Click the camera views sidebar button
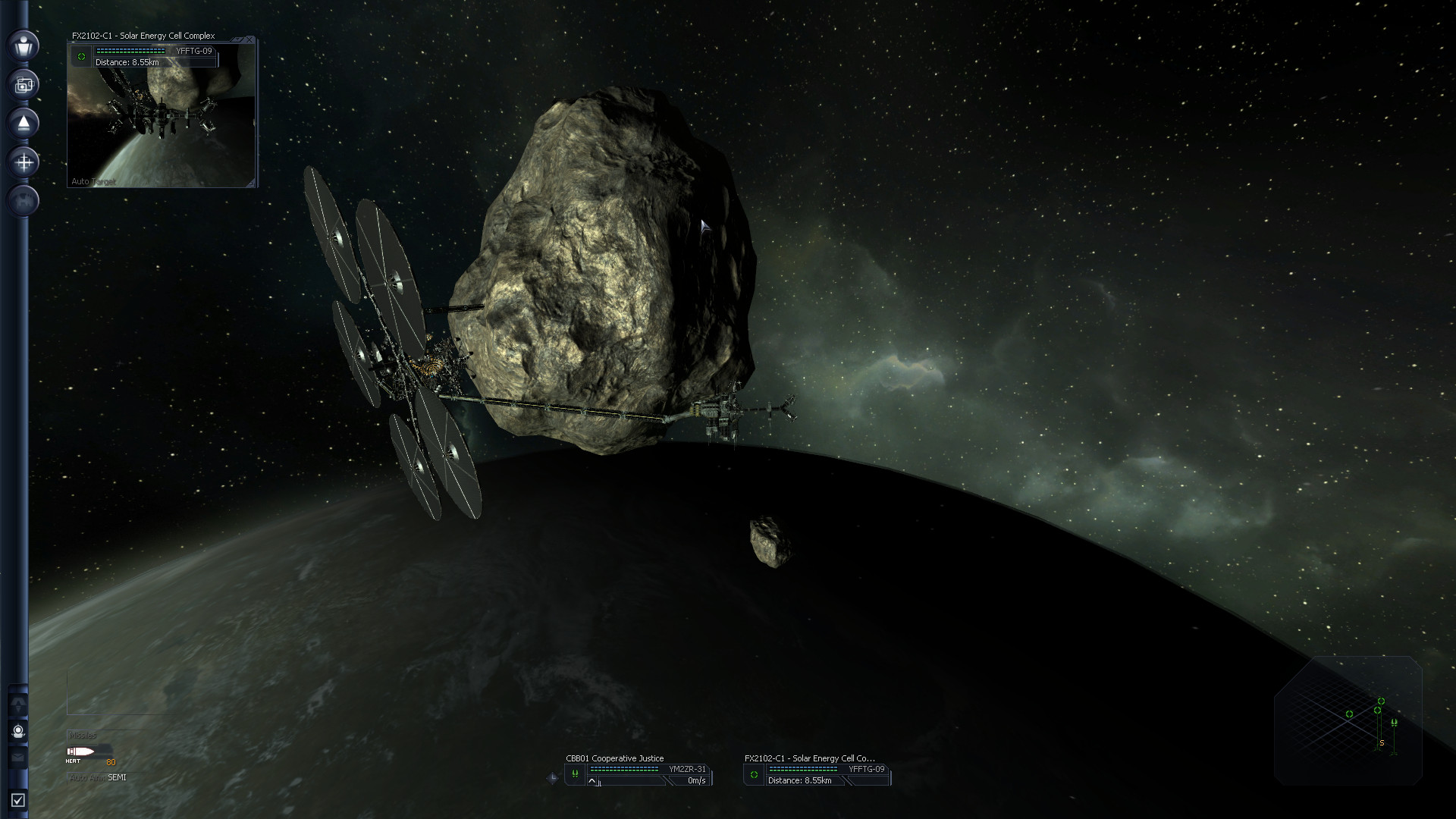The height and width of the screenshot is (819, 1456). [x=24, y=84]
